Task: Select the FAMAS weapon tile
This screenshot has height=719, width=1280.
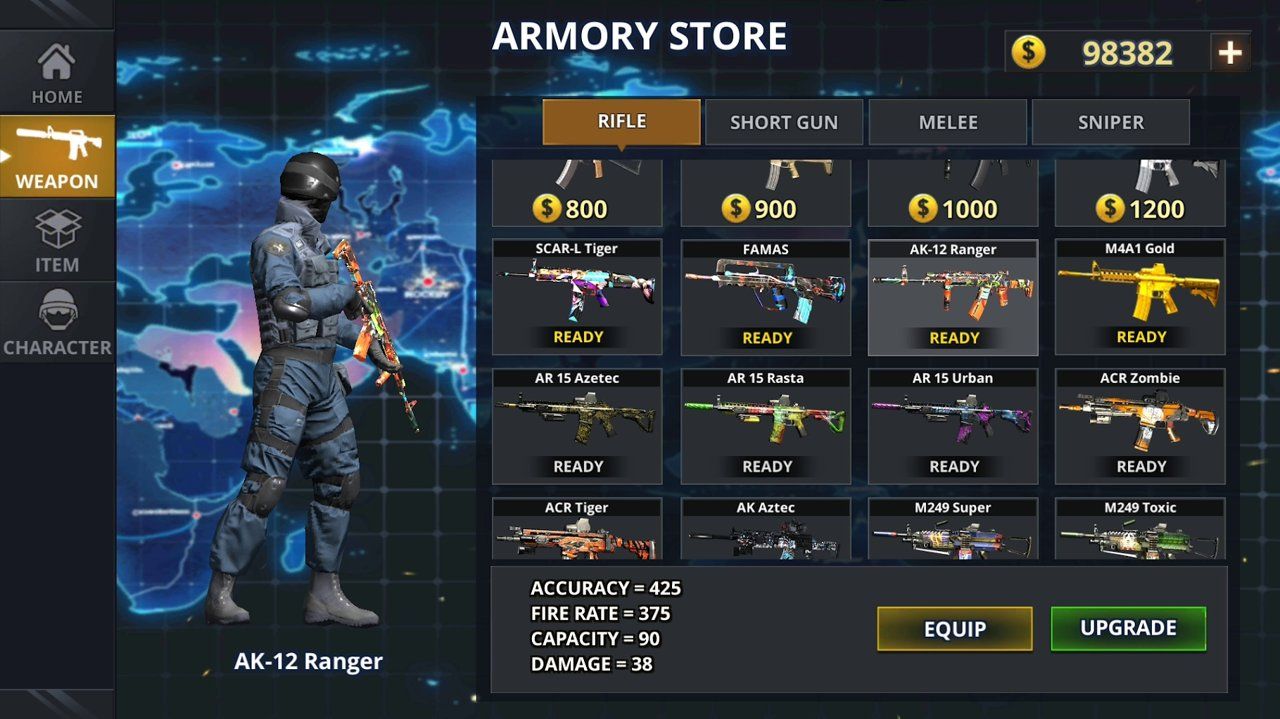Action: (x=766, y=297)
